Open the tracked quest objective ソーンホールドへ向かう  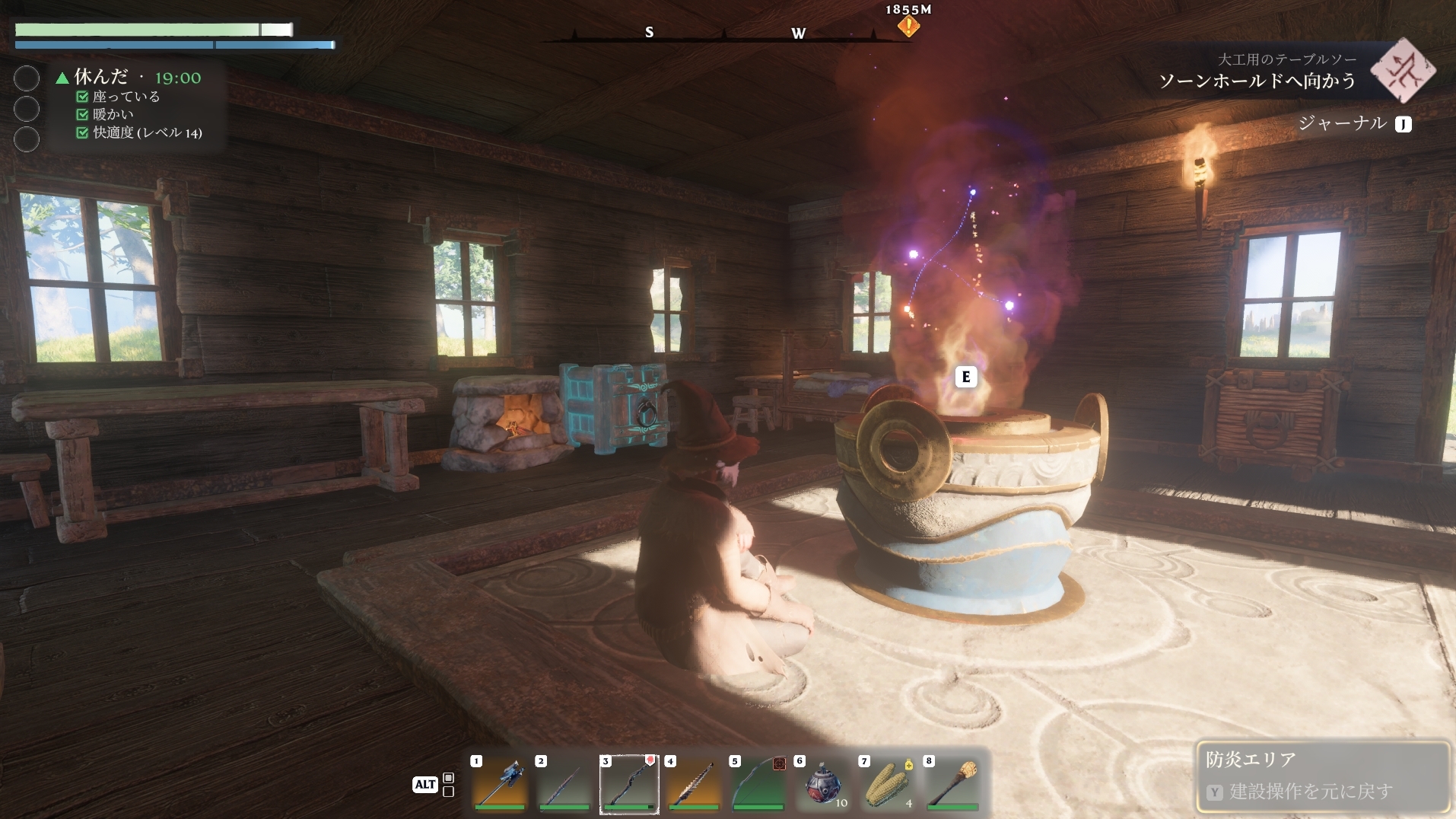[x=1257, y=81]
